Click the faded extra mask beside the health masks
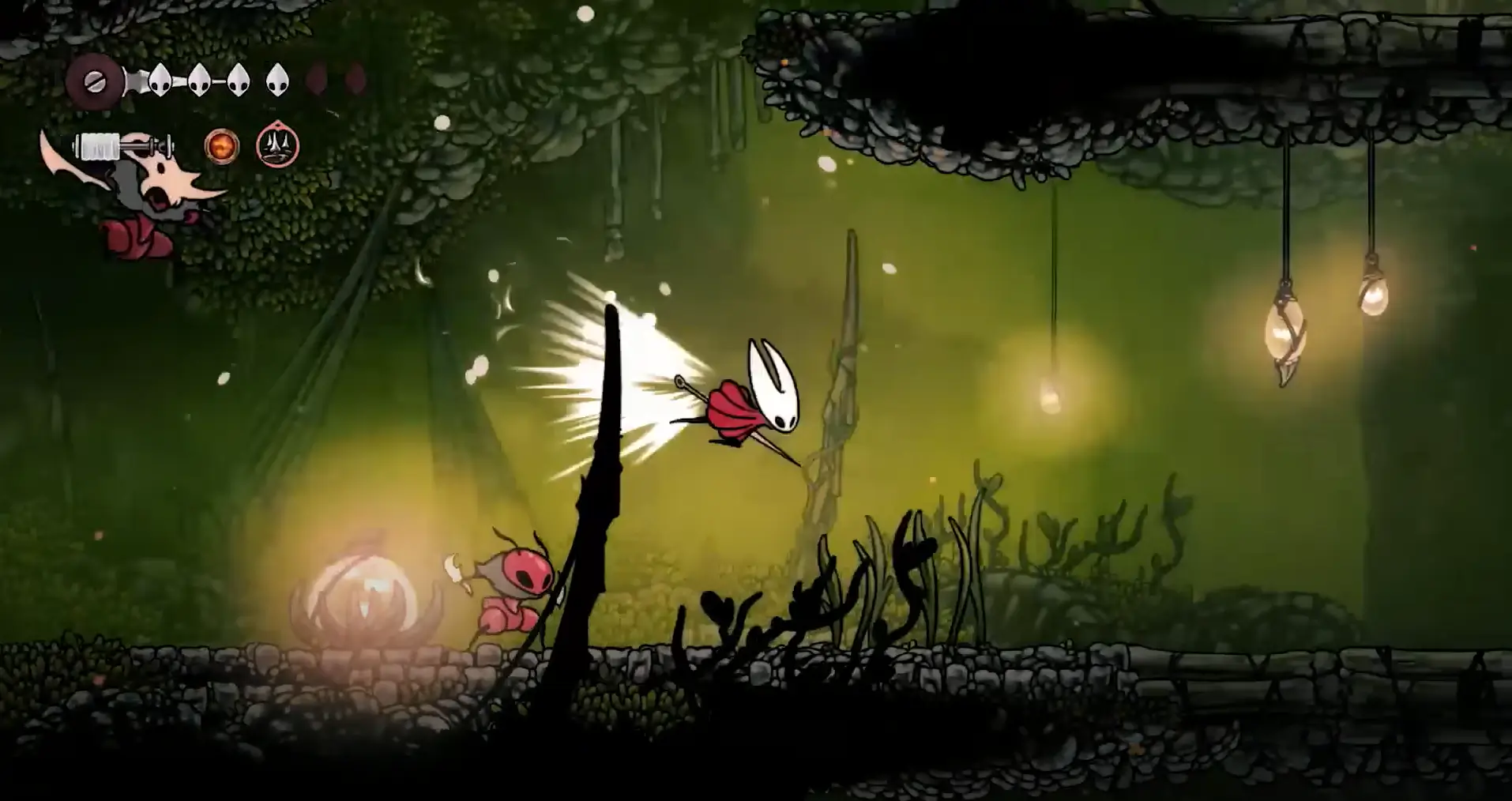 (315, 80)
